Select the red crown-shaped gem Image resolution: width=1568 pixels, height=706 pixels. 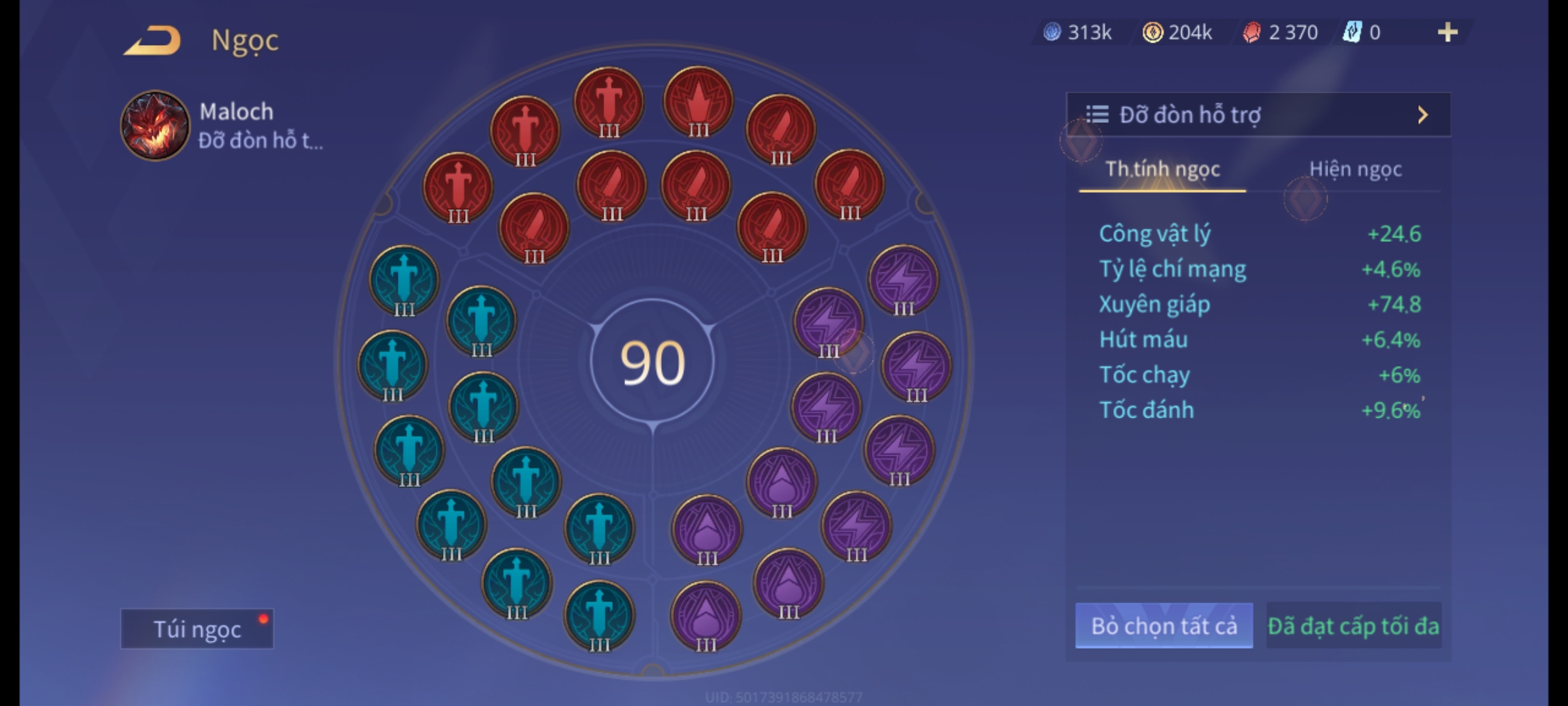[x=698, y=103]
